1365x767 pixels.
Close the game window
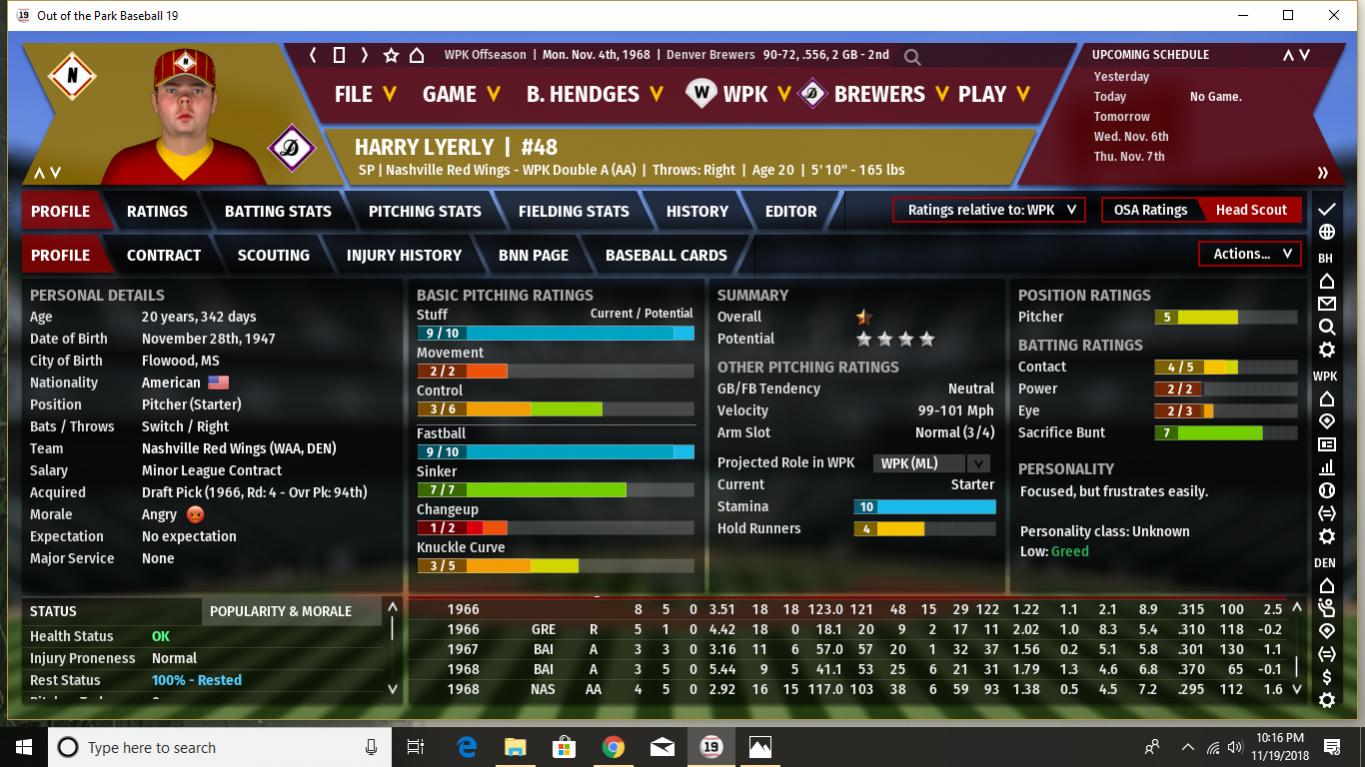(x=1334, y=15)
